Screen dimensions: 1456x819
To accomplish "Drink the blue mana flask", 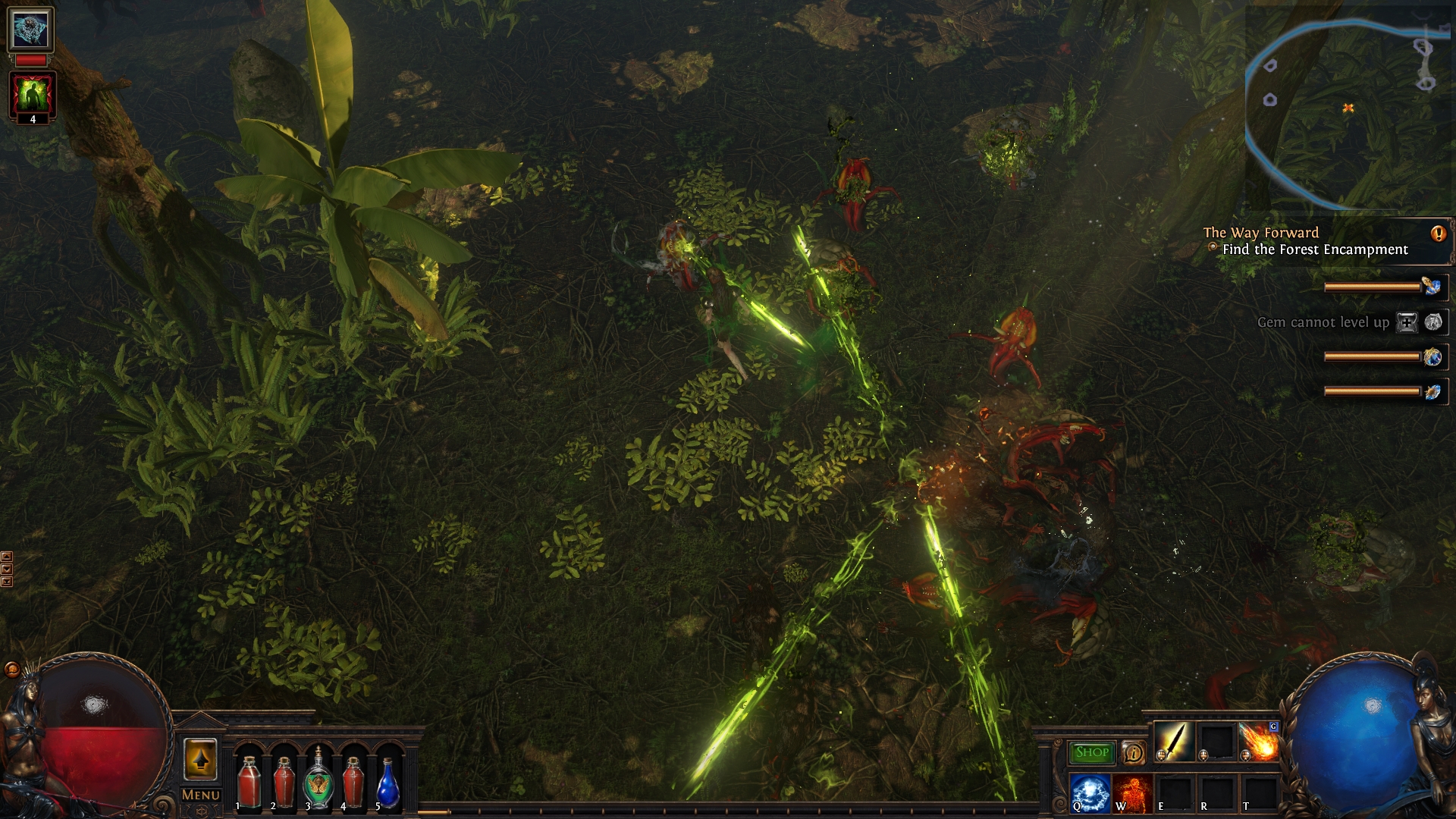I will 388,781.
